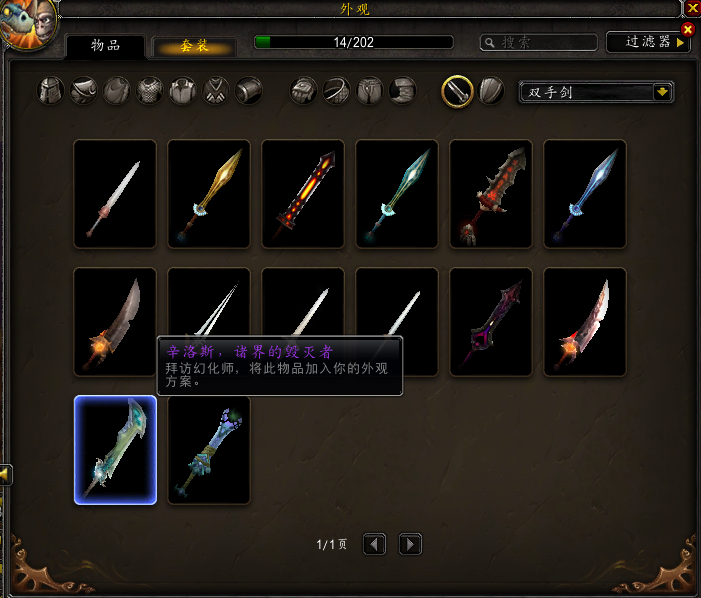Screen dimensions: 701x598
Task: Select the purple dark sword appearance
Action: [x=491, y=322]
